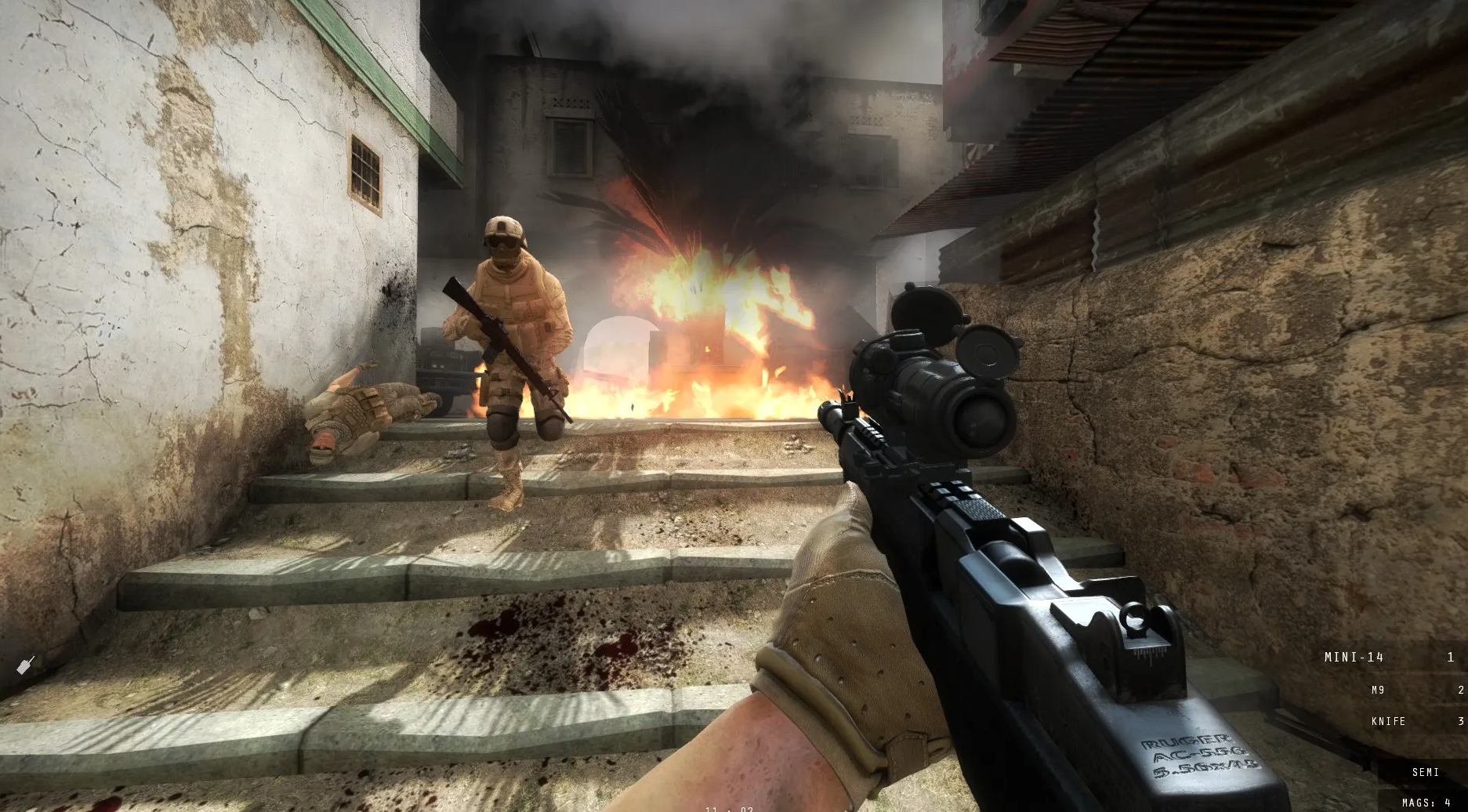Click the slot number 1 beside MINI-14
This screenshot has width=1468, height=812.
(x=1449, y=658)
